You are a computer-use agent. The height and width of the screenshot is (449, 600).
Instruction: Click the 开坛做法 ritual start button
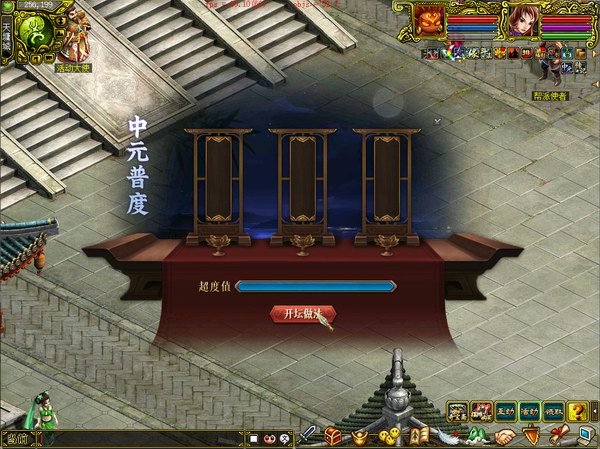click(302, 314)
